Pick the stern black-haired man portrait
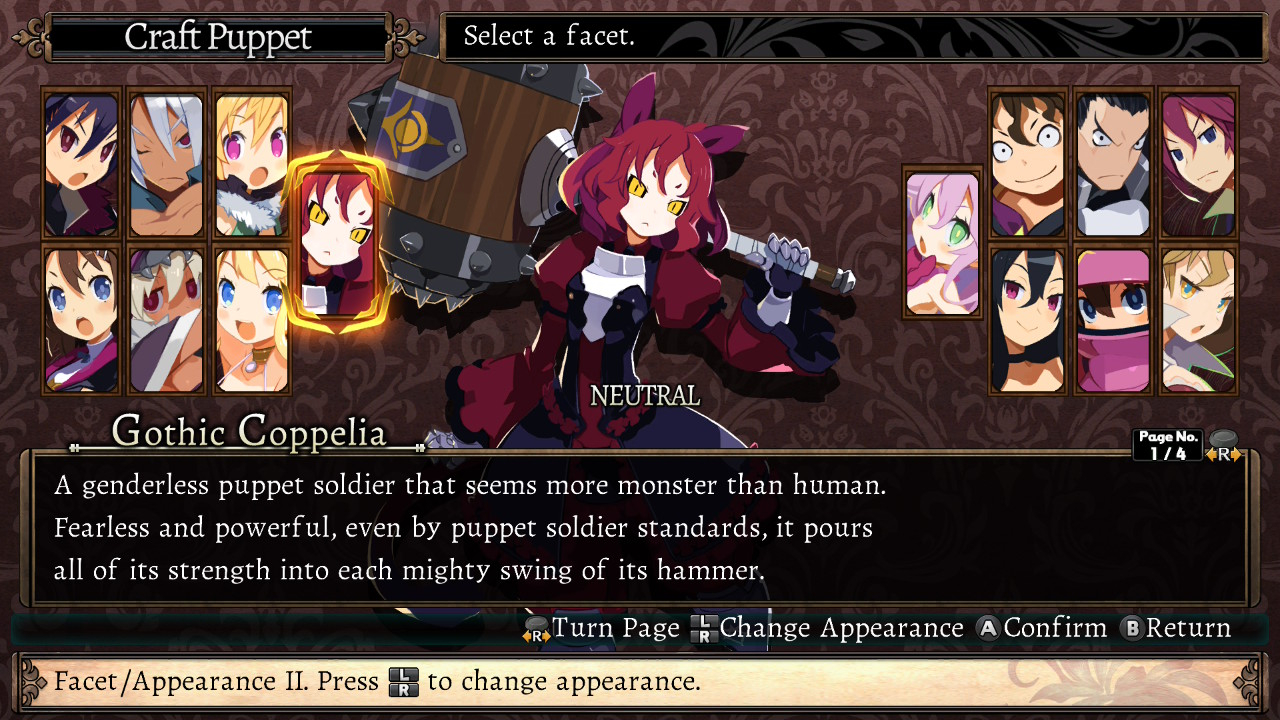This screenshot has height=720, width=1280. tap(1113, 165)
